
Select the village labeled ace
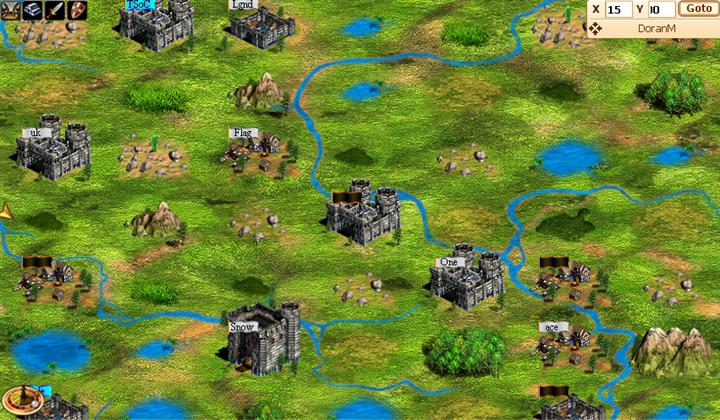coord(563,340)
